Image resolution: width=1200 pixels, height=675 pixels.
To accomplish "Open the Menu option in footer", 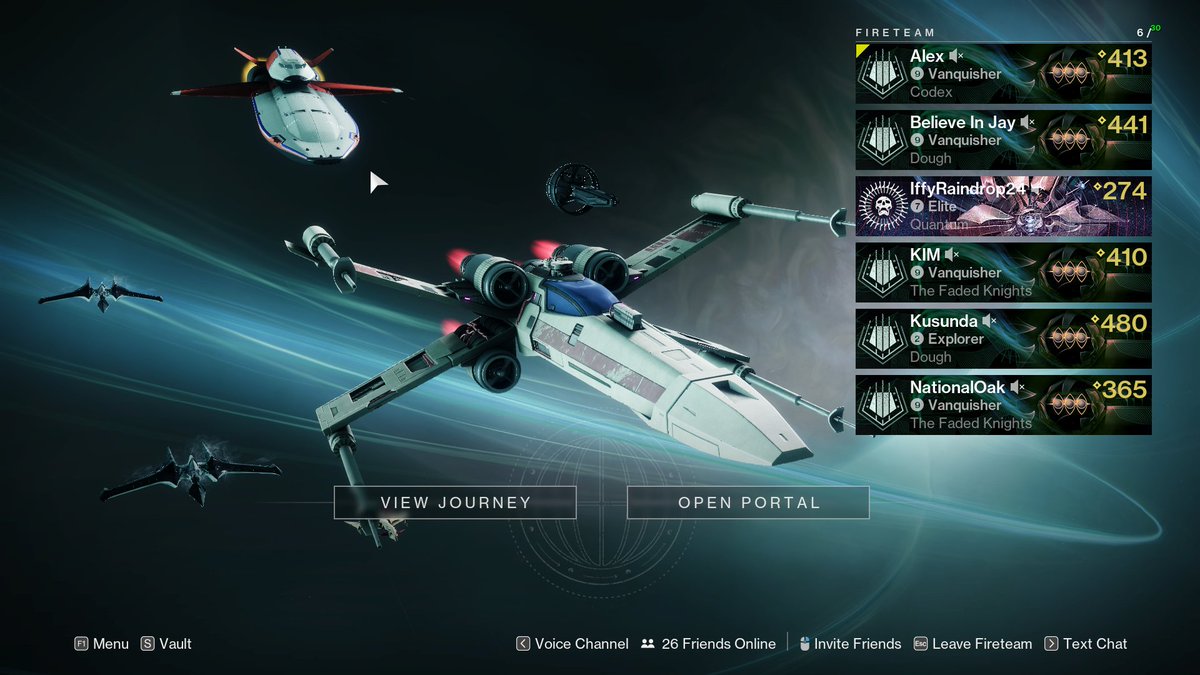I will (x=102, y=644).
